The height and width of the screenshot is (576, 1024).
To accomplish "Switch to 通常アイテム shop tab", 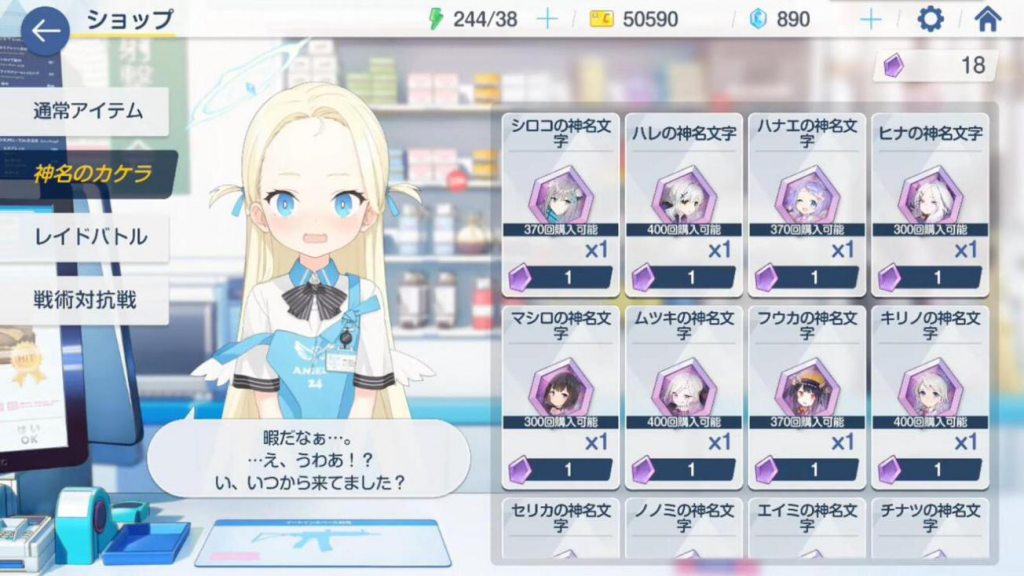I will pyautogui.click(x=87, y=111).
